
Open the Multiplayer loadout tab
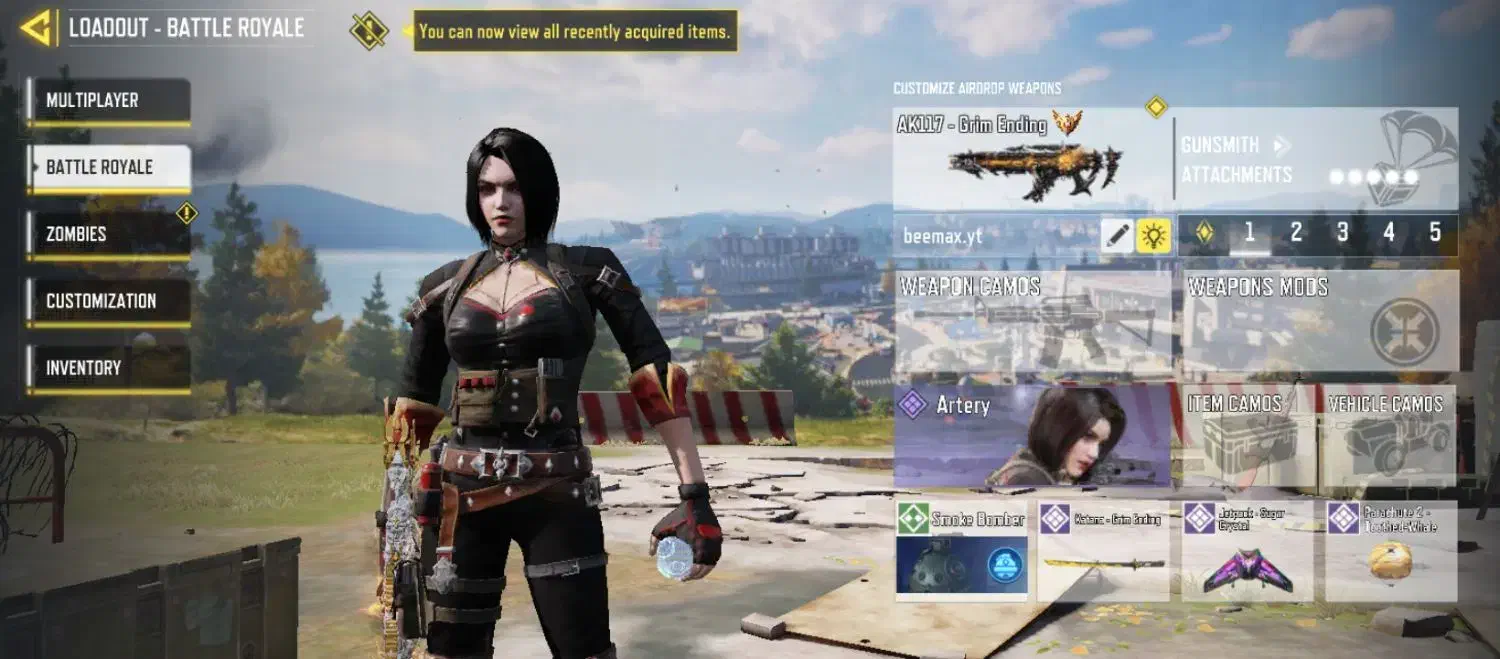click(x=108, y=101)
